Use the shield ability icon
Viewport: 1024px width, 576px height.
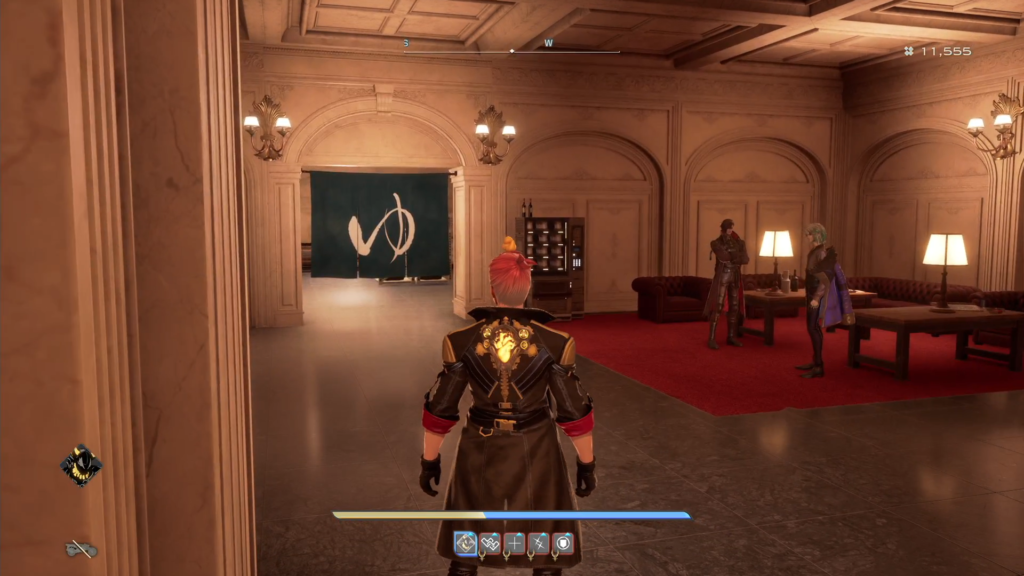point(563,543)
